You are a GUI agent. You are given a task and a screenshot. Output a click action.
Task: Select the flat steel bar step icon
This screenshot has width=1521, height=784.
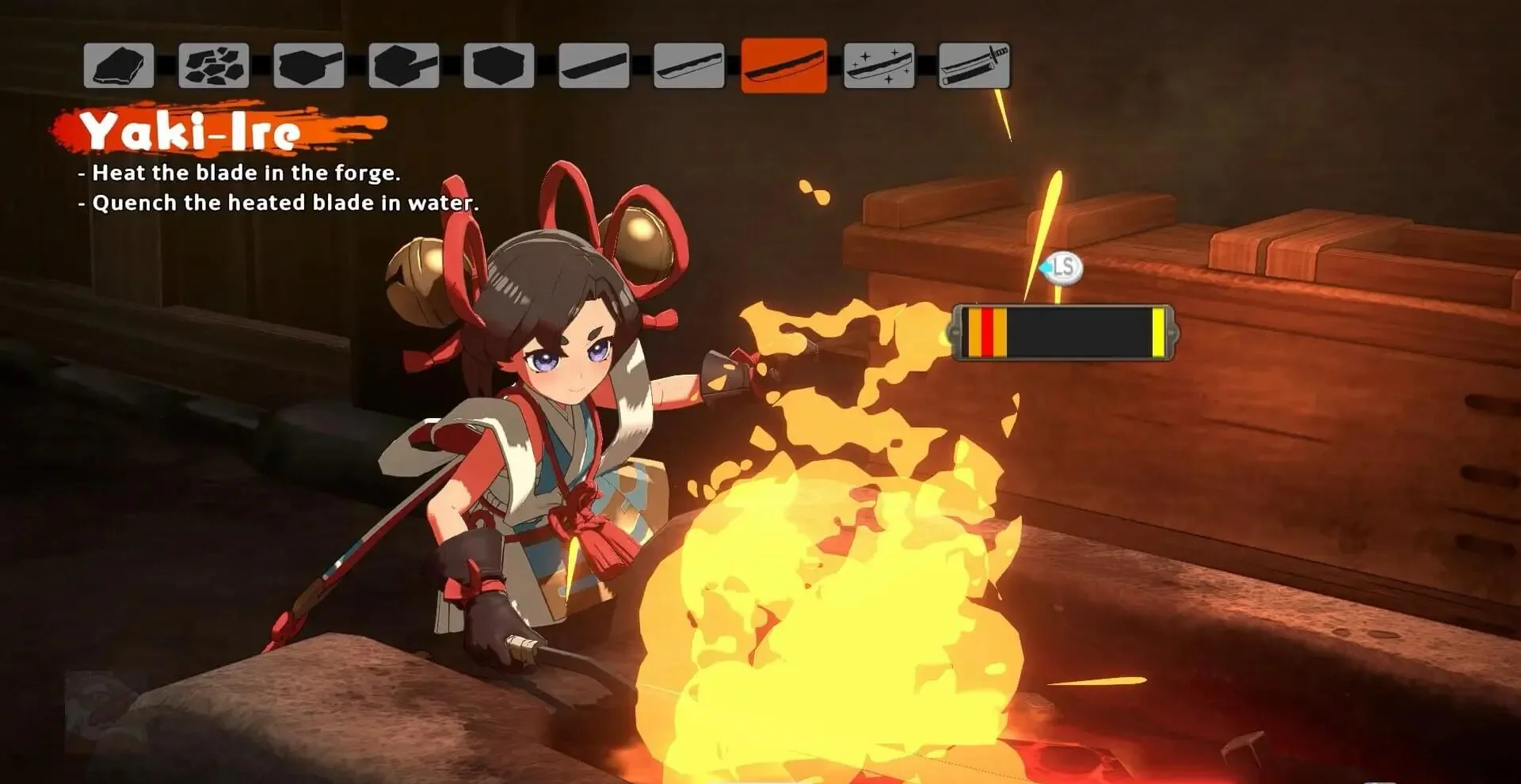tap(593, 66)
